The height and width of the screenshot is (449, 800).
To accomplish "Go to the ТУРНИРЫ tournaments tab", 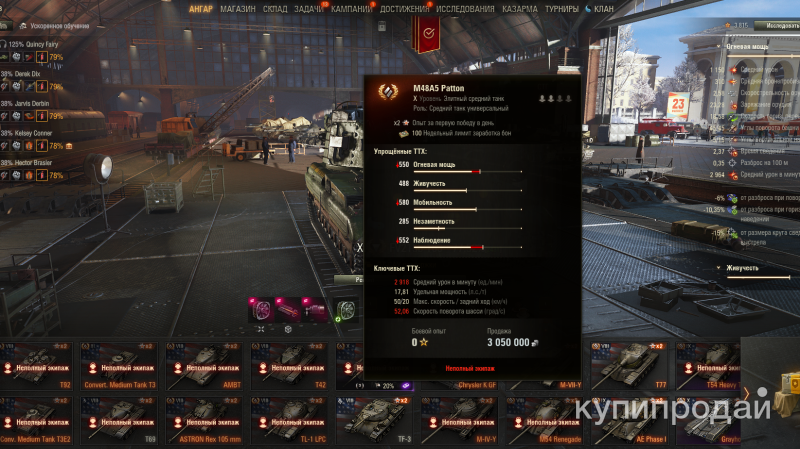I will 563,8.
